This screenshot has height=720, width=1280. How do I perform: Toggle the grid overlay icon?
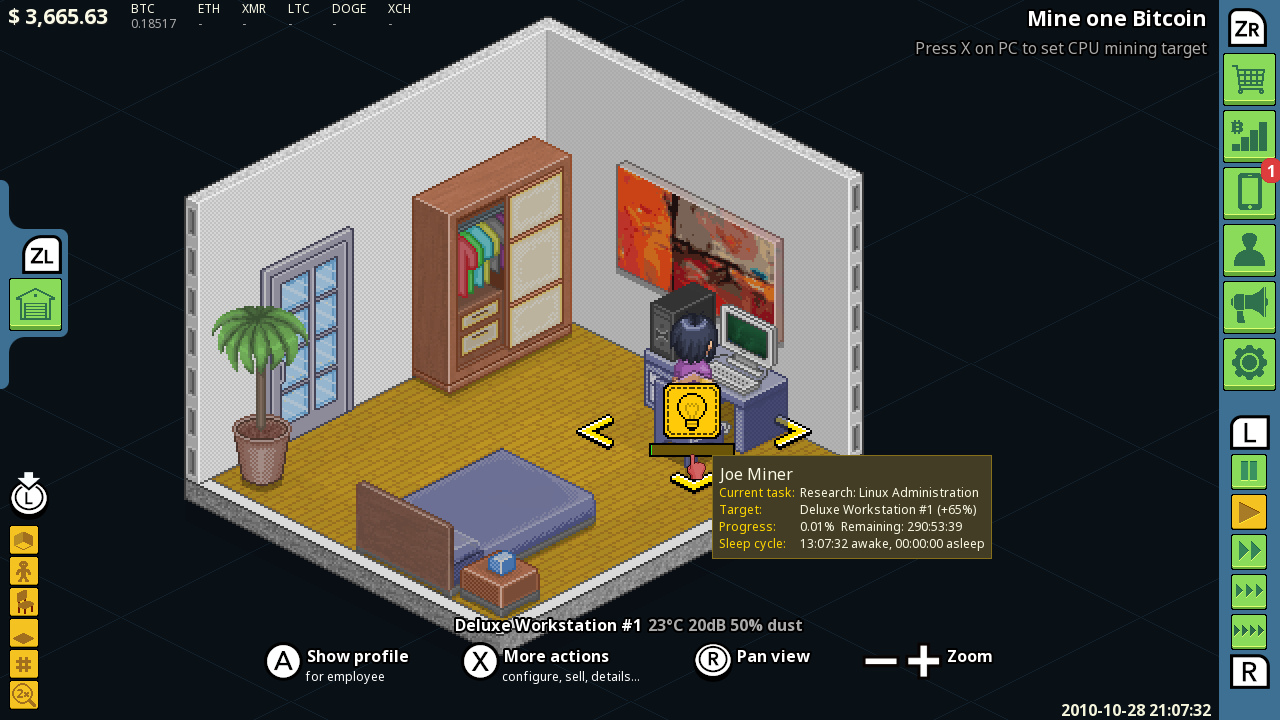tap(24, 663)
